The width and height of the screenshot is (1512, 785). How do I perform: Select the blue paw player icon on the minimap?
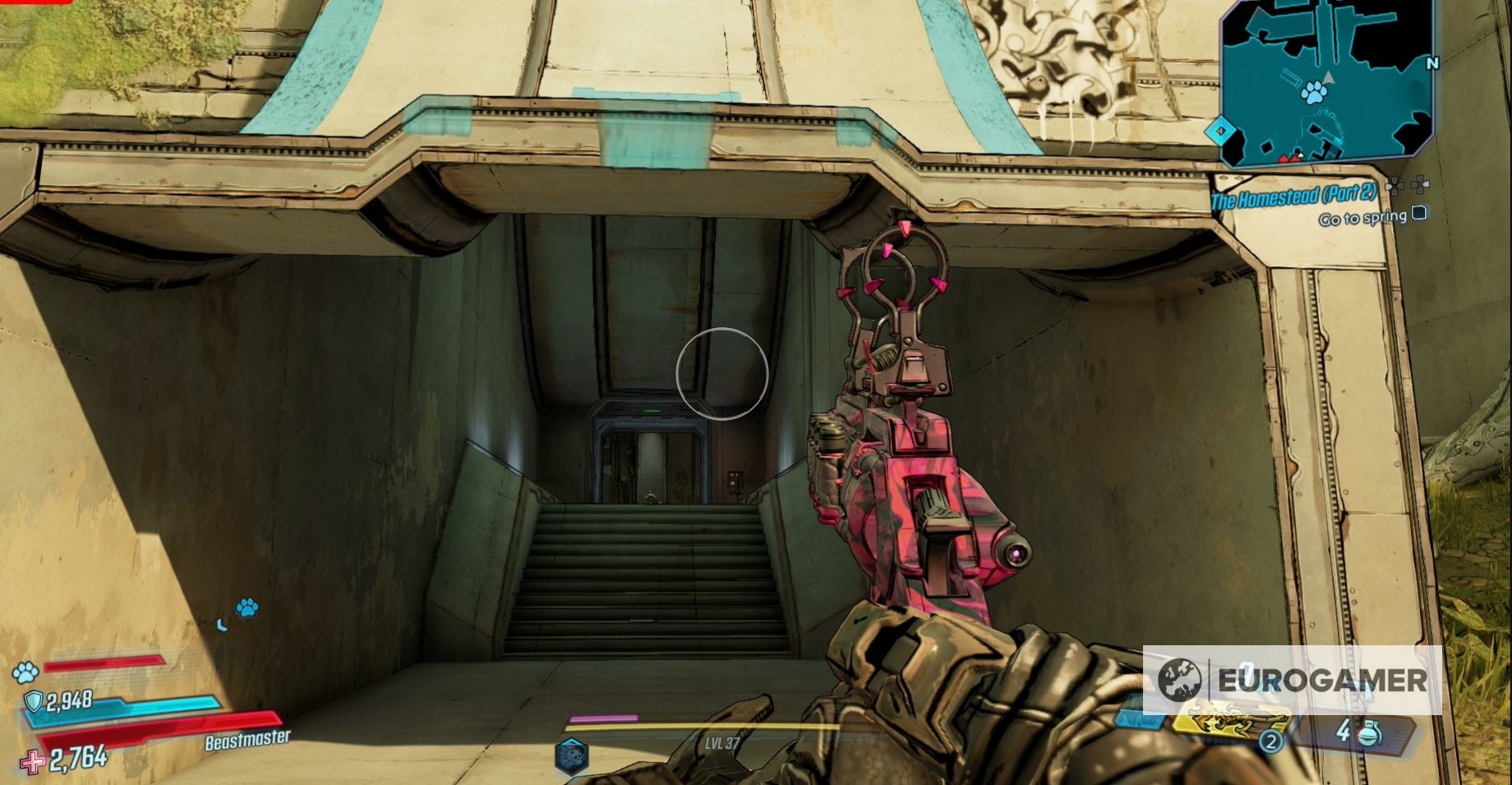pos(1314,93)
